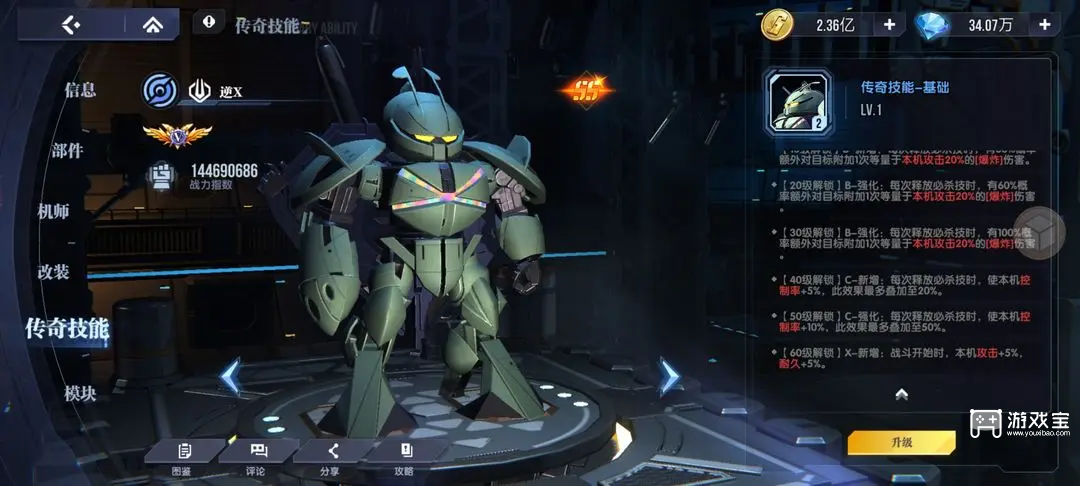Open the 评论 comments
The image size is (1080, 486).
tap(256, 457)
